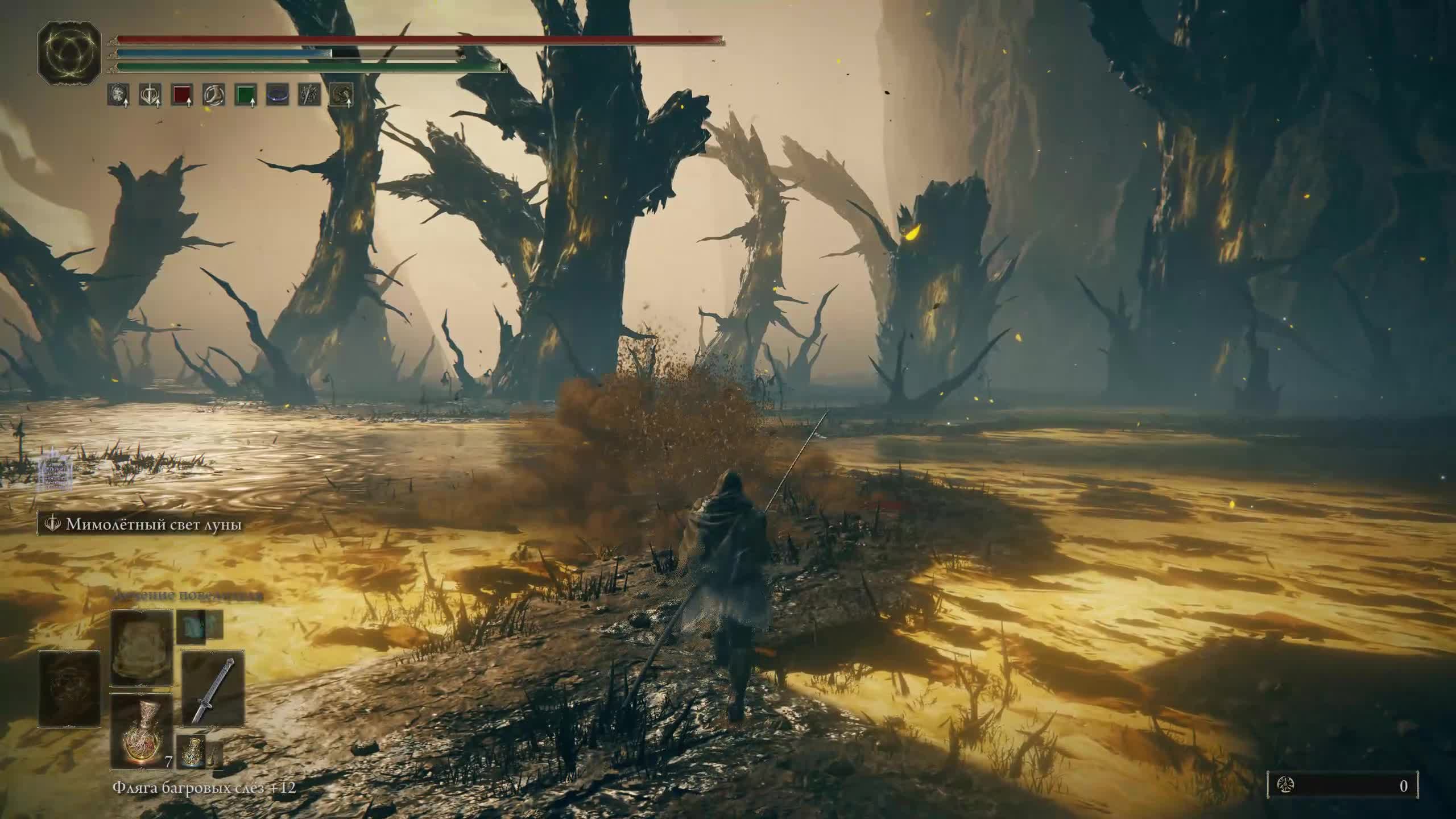This screenshot has height=819, width=1456.
Task: Select the dim left-hand armament slot
Action: pyautogui.click(x=69, y=689)
